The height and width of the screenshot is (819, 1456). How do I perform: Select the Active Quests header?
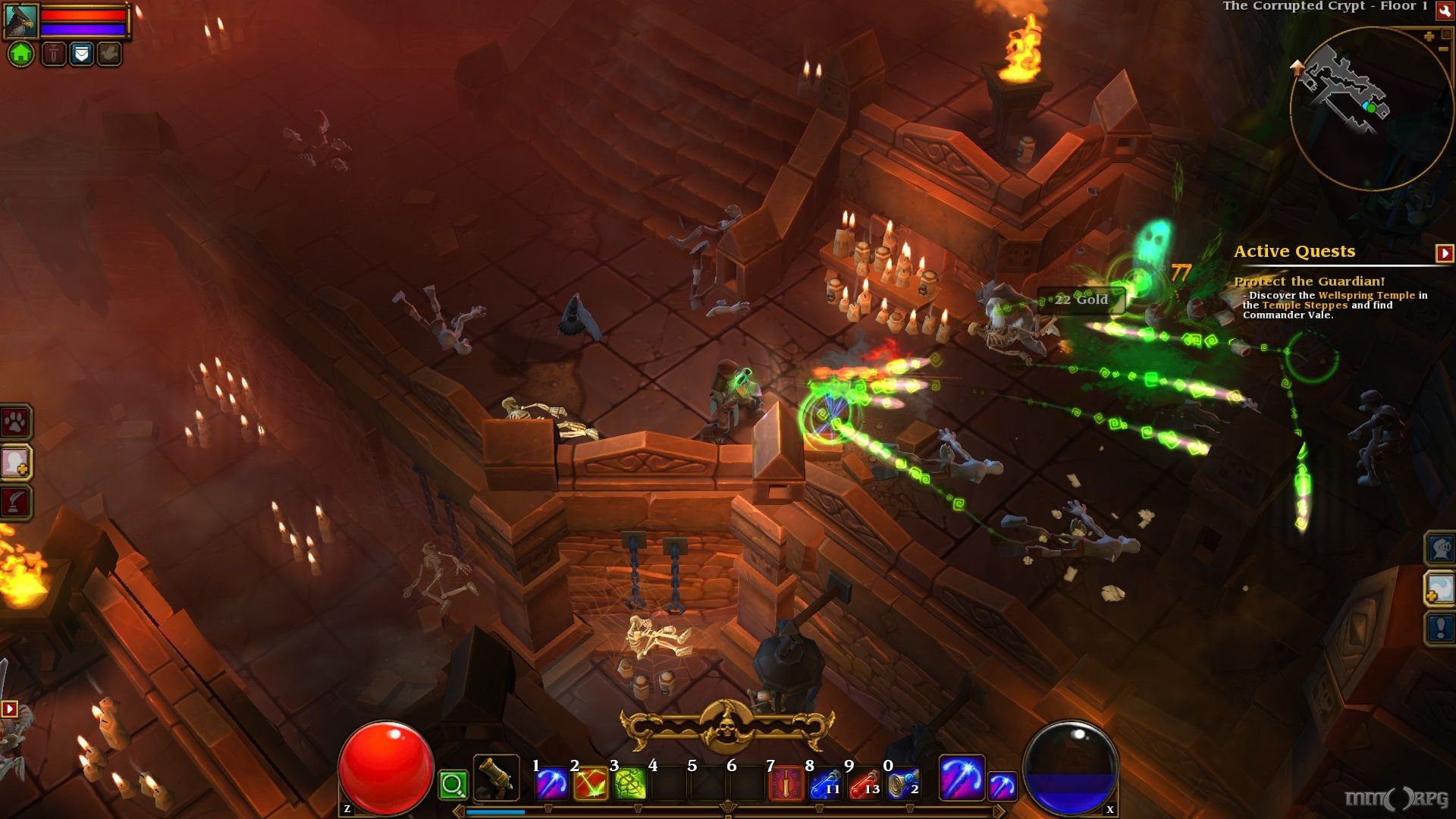[x=1294, y=251]
